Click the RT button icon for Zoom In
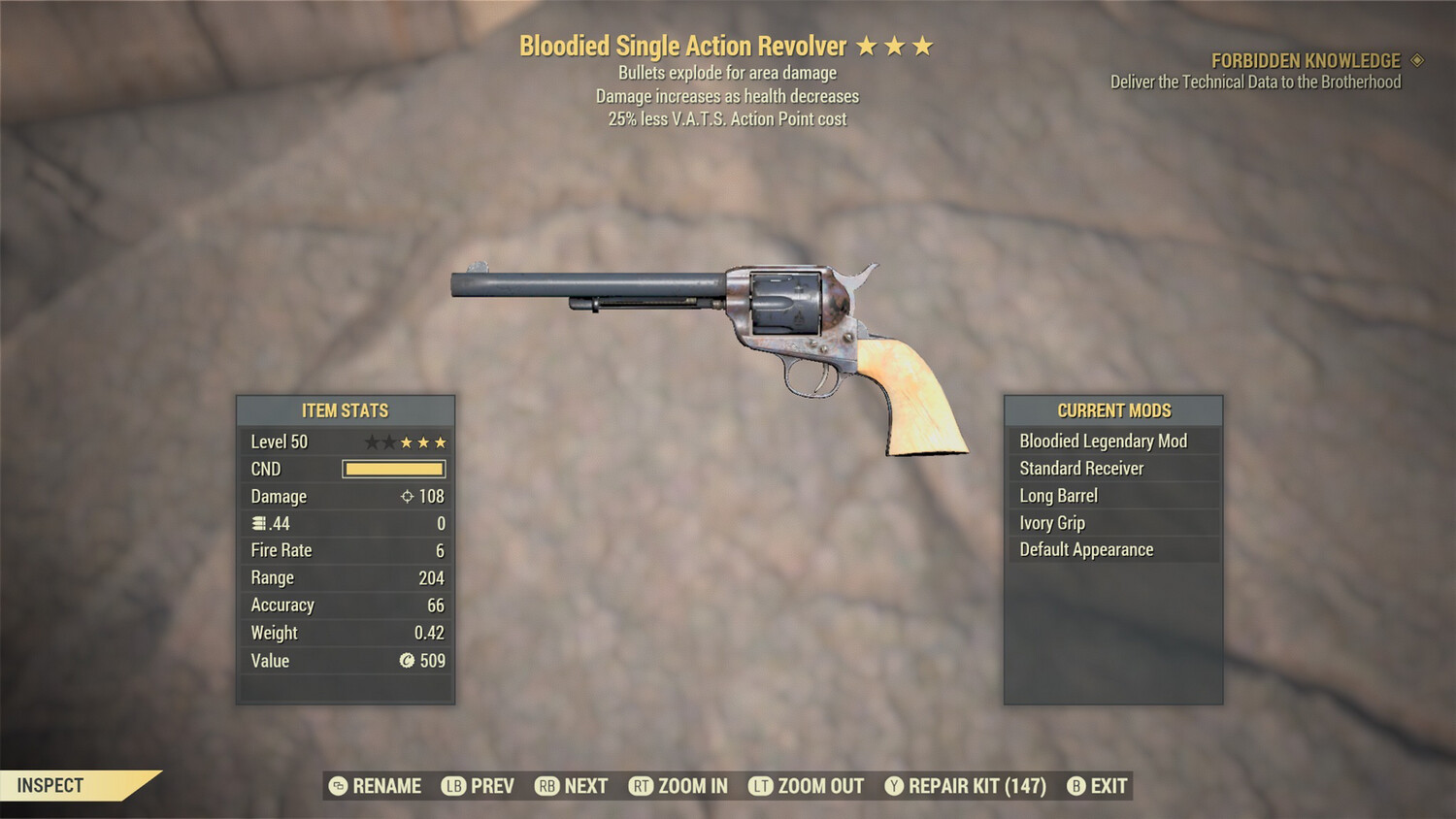Viewport: 1456px width, 819px height. pos(642,786)
